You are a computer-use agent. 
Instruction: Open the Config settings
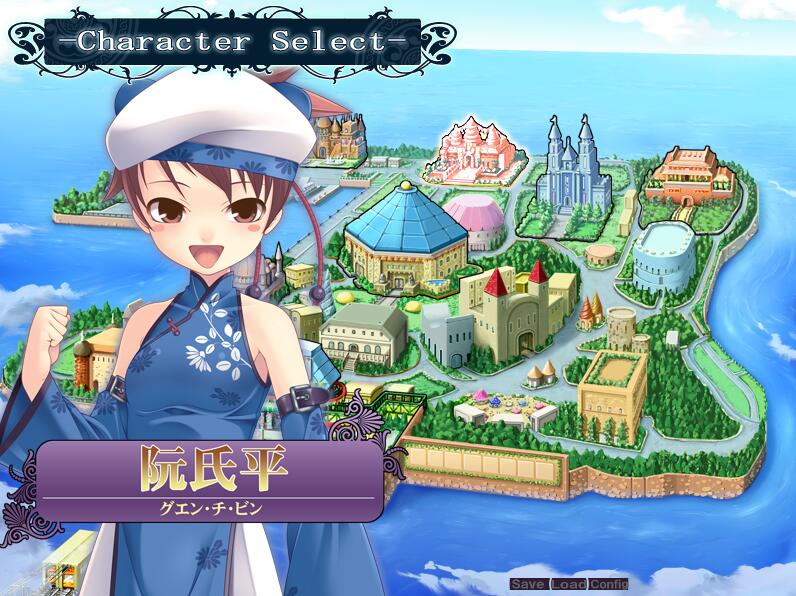point(608,584)
